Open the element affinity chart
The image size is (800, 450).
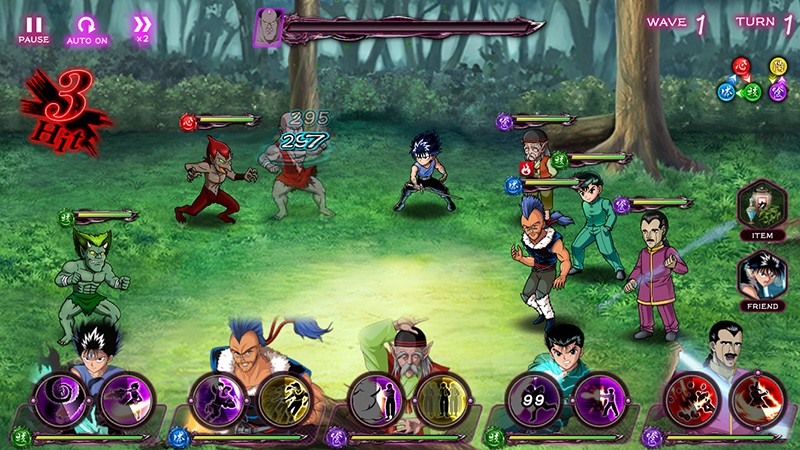(752, 80)
